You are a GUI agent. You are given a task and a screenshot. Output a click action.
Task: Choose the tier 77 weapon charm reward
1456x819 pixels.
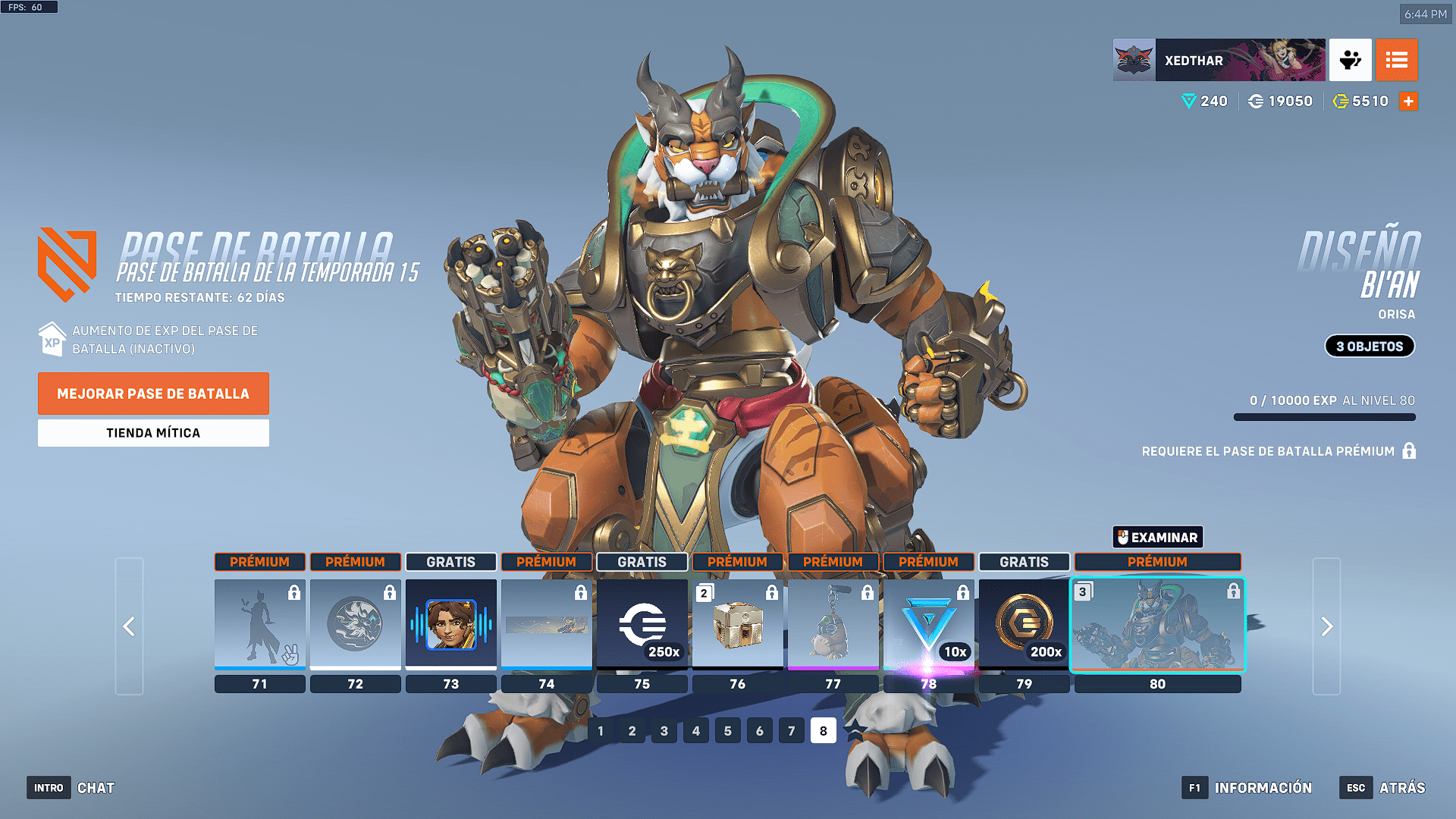coord(833,624)
